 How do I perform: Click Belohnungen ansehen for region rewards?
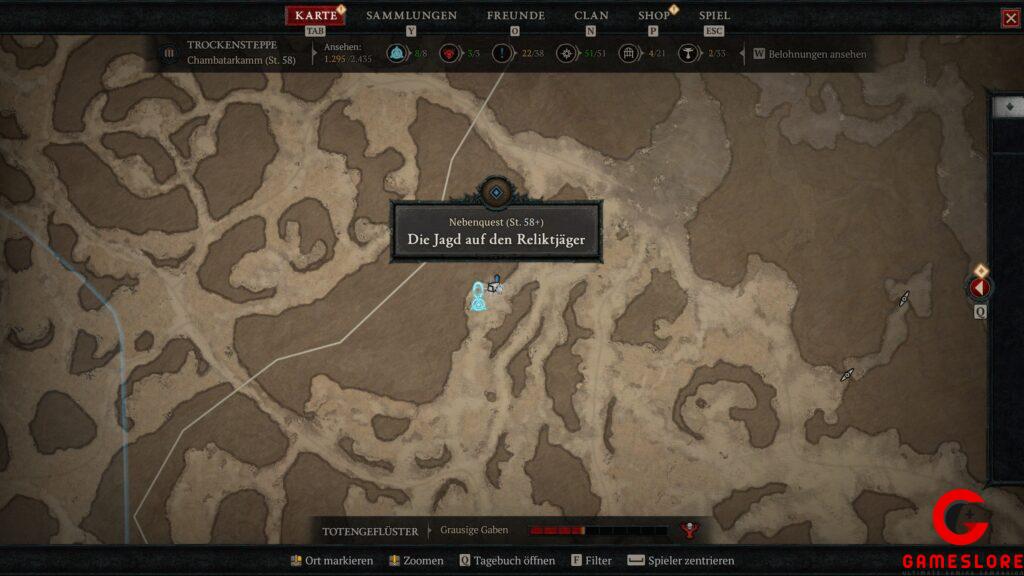pyautogui.click(x=810, y=54)
